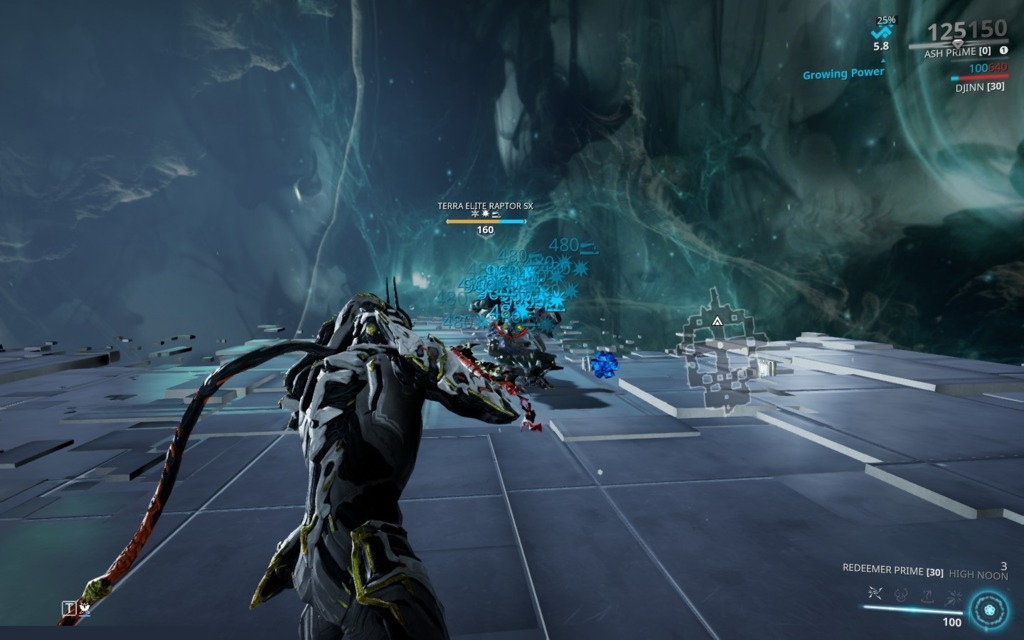This screenshot has width=1024, height=640.
Task: Activate Ash's Shuriken ability icon
Action: pos(874,594)
